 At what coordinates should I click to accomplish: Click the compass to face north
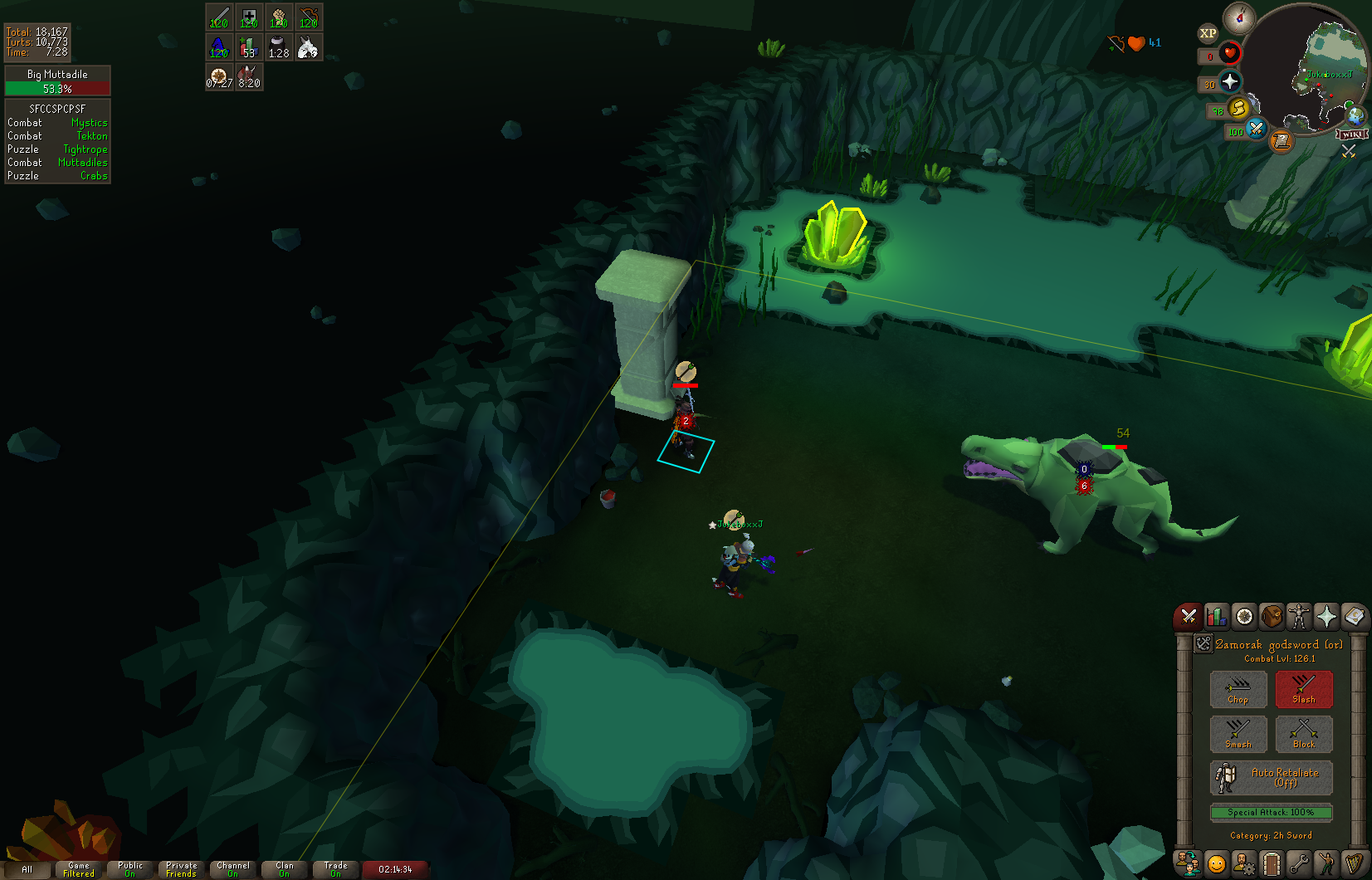(1239, 17)
